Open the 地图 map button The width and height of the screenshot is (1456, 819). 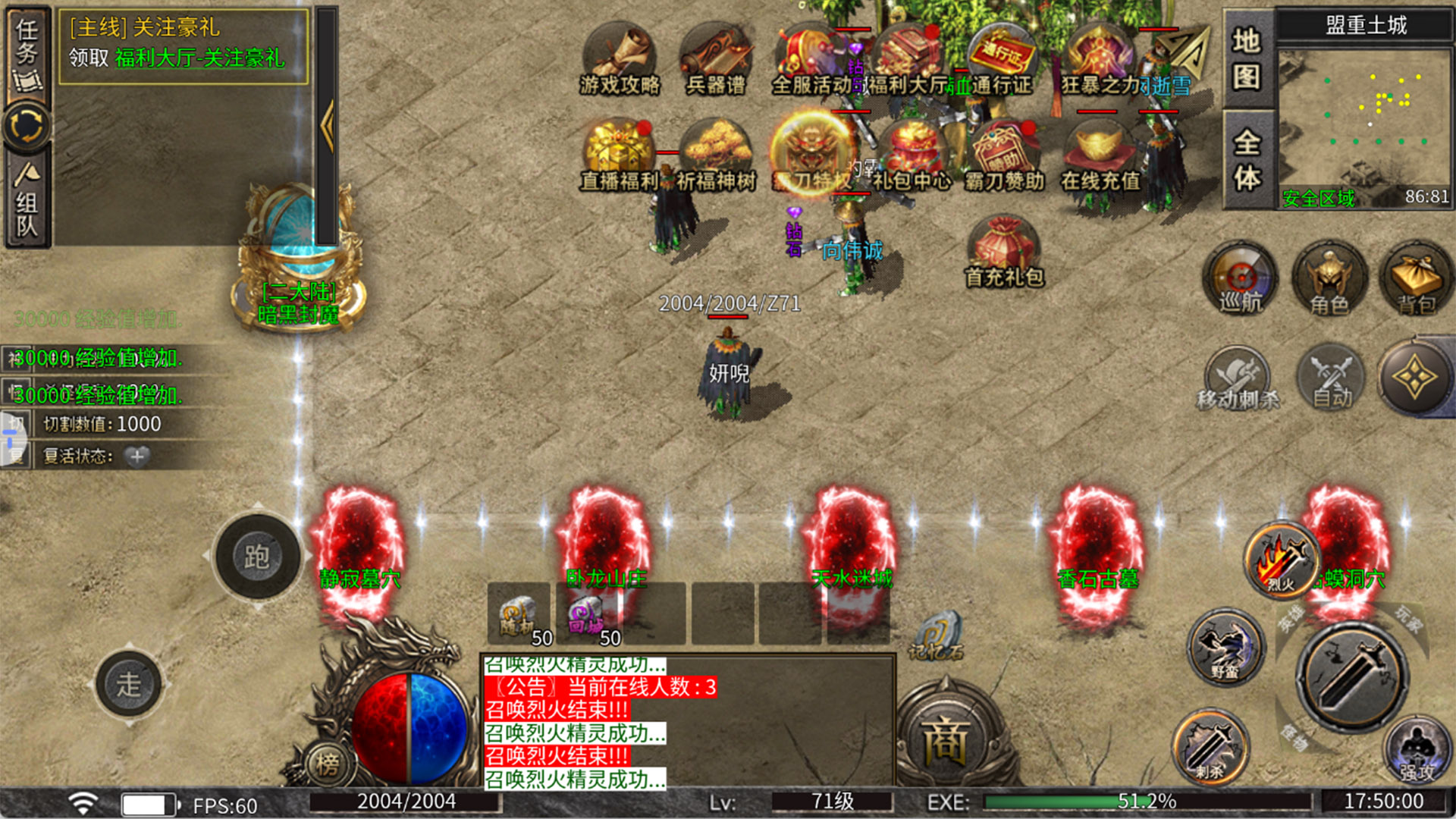pos(1247,59)
